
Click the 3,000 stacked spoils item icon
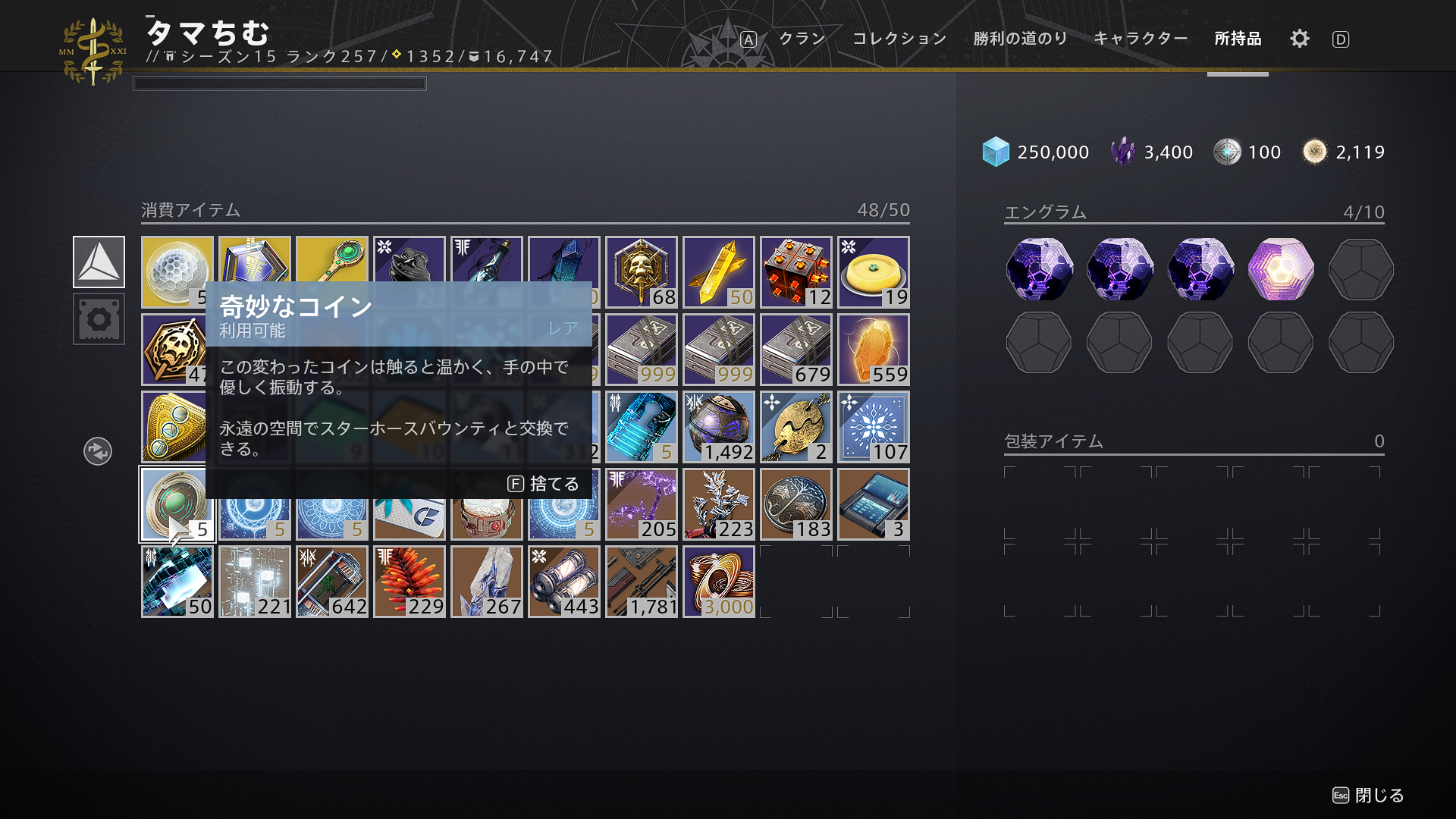pyautogui.click(x=718, y=581)
